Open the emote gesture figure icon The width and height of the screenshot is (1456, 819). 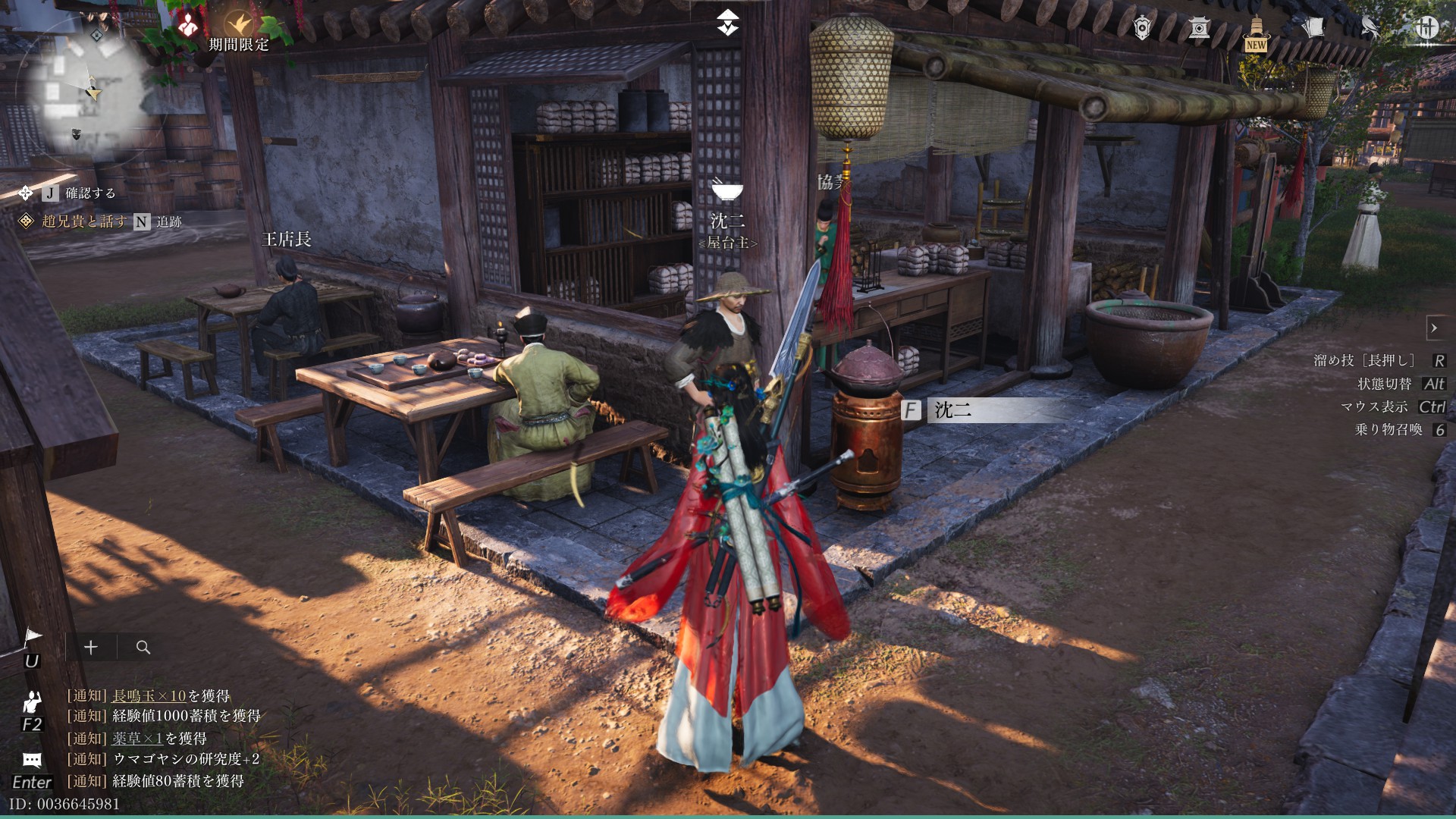(x=32, y=702)
